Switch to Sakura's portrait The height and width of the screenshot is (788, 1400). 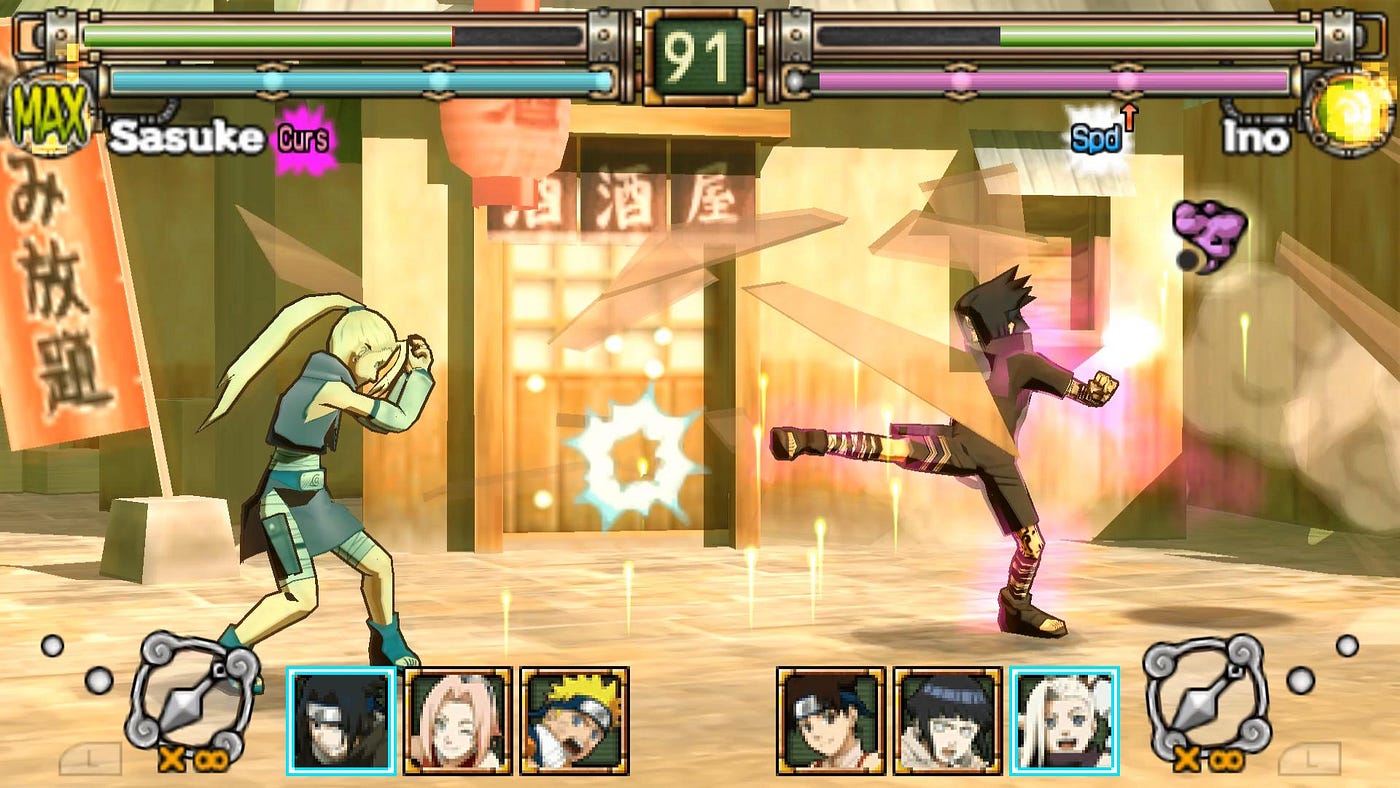(x=457, y=720)
